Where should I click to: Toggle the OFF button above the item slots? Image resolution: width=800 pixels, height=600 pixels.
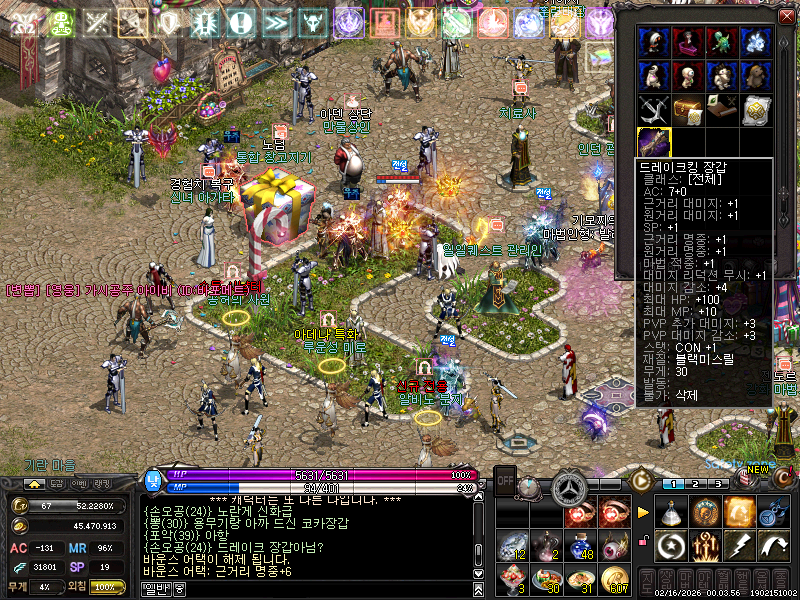506,479
